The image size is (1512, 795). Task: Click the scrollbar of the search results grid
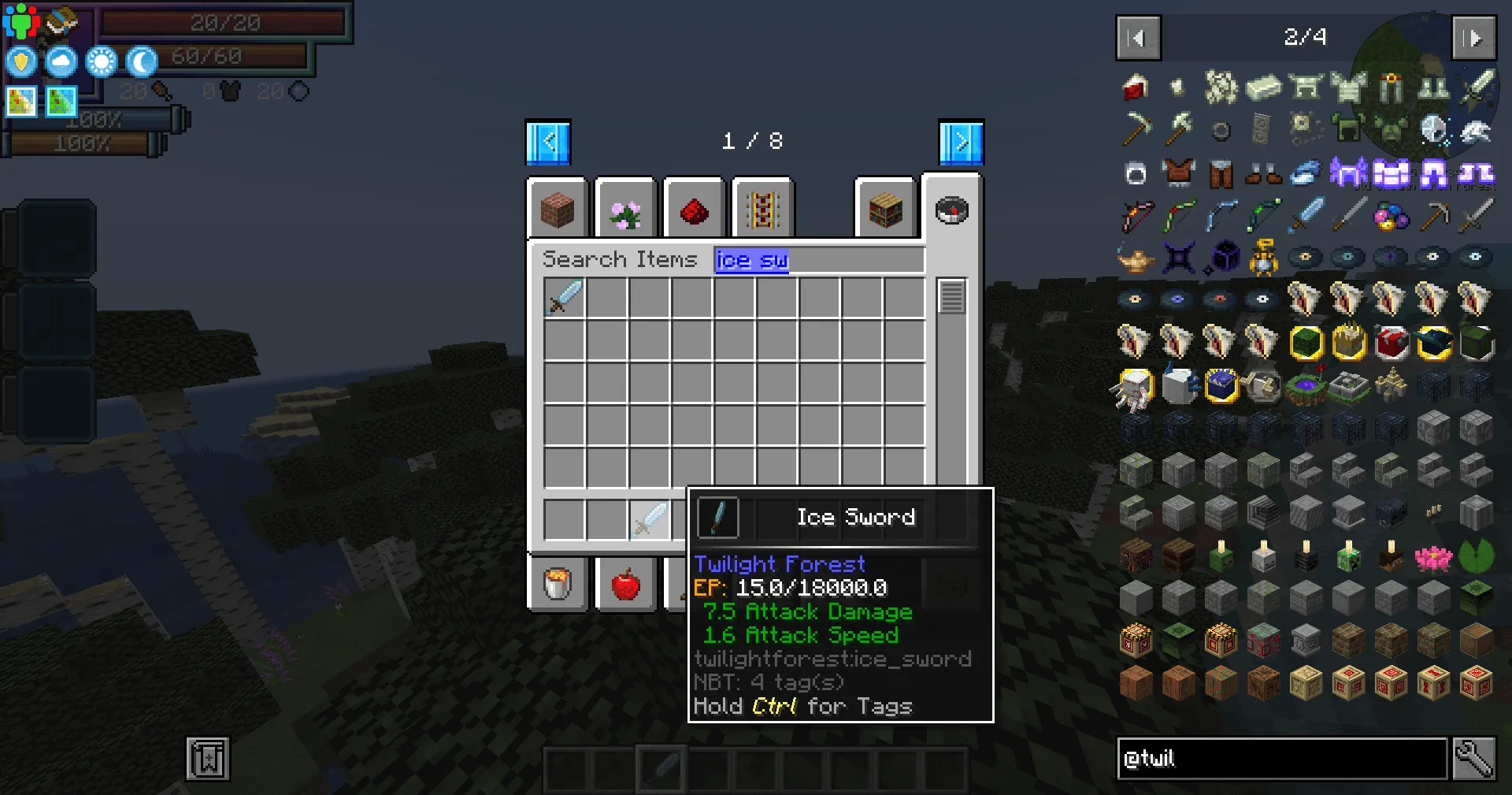[x=953, y=299]
